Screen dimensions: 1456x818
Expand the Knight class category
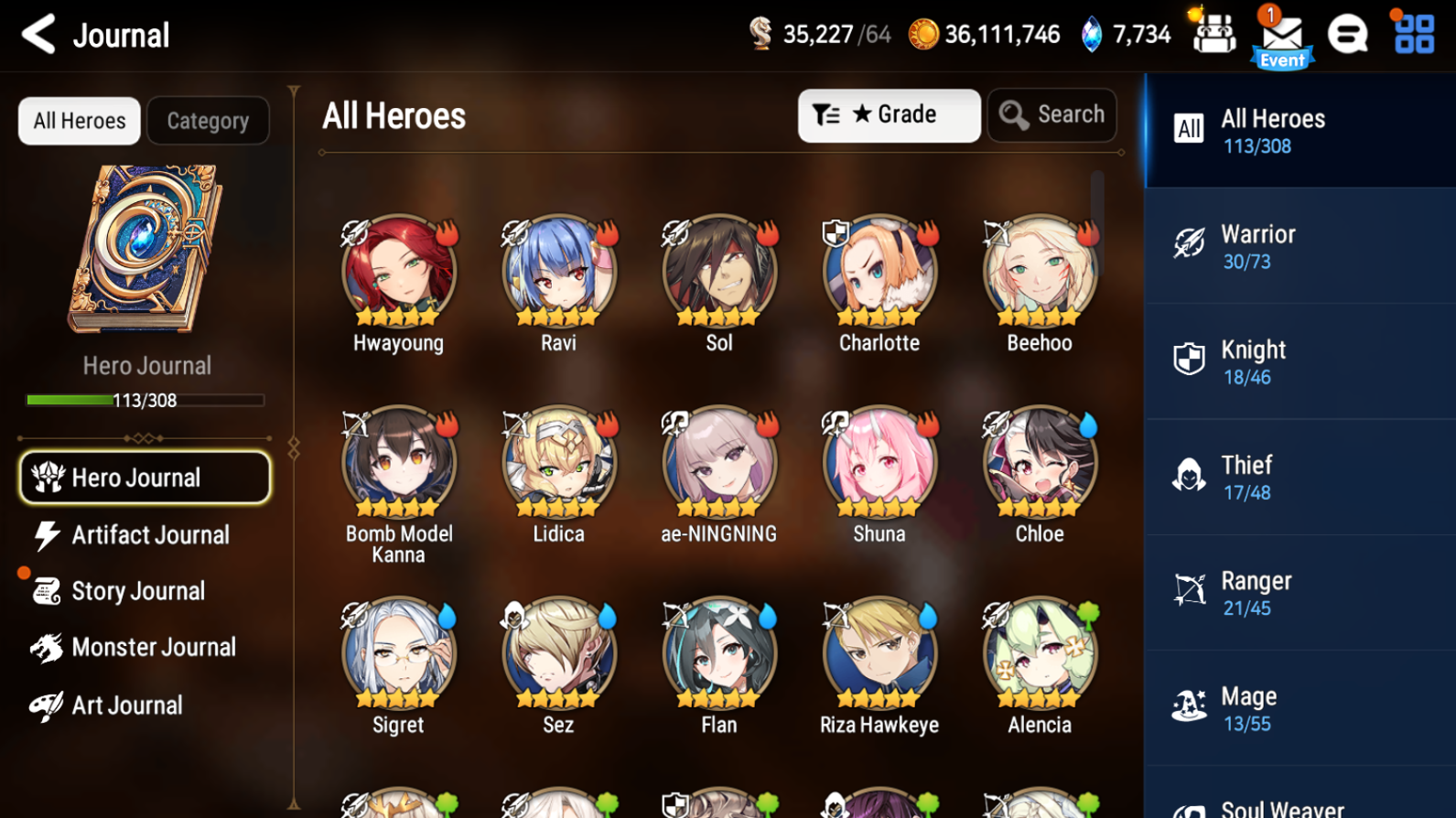click(1298, 361)
